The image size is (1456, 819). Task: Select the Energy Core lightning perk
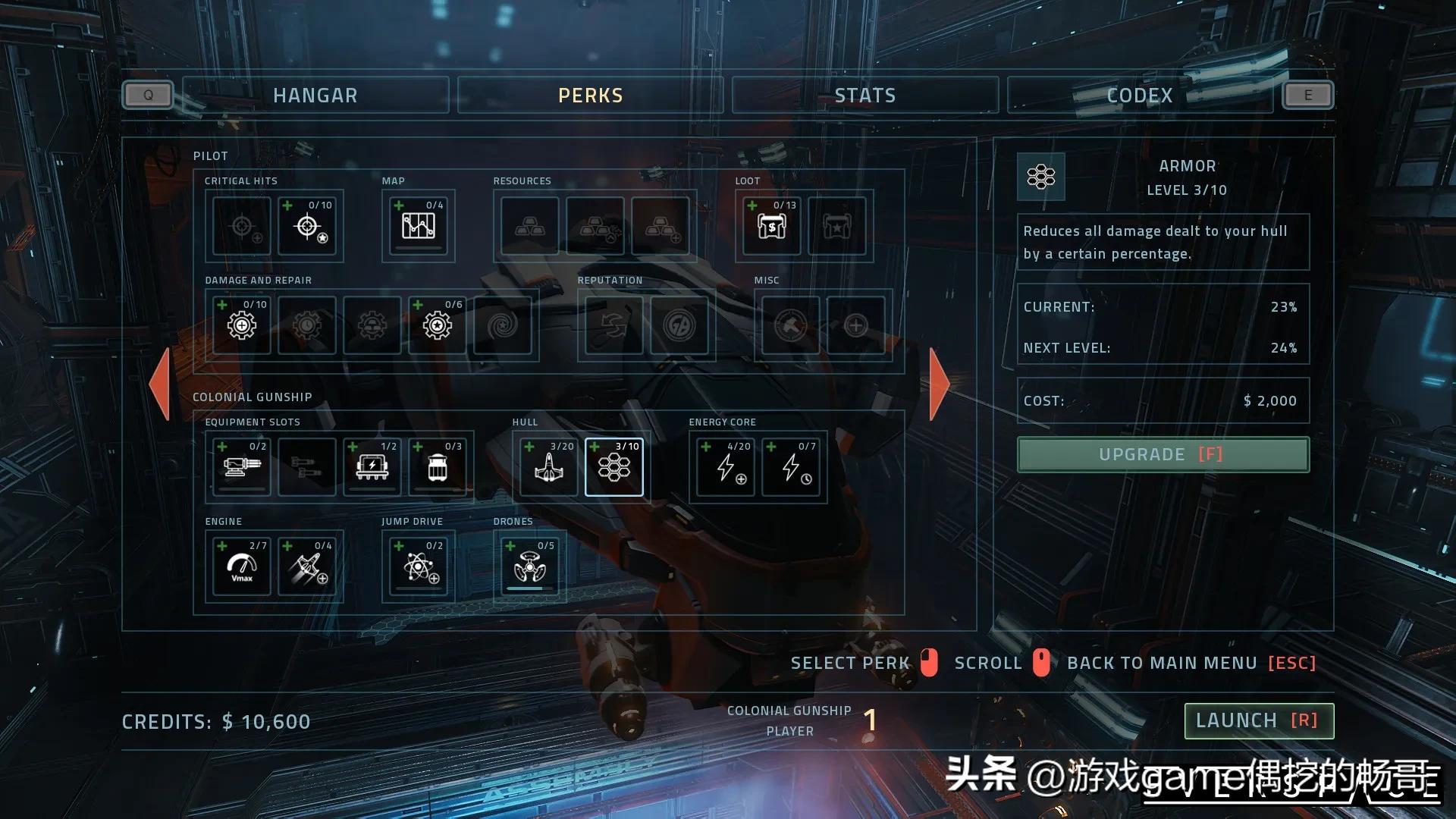(723, 467)
